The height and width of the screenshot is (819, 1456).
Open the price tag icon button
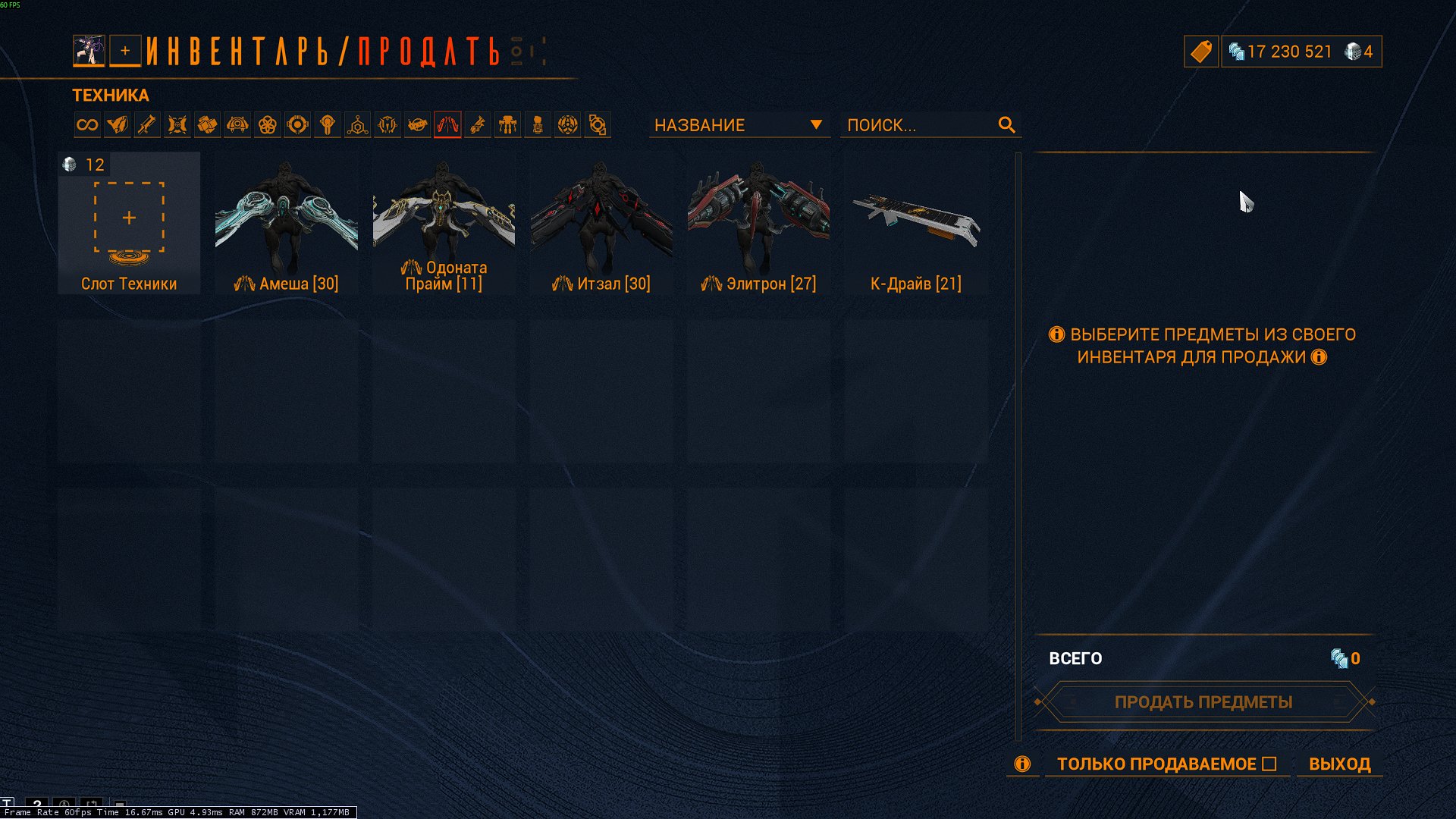(x=1201, y=52)
